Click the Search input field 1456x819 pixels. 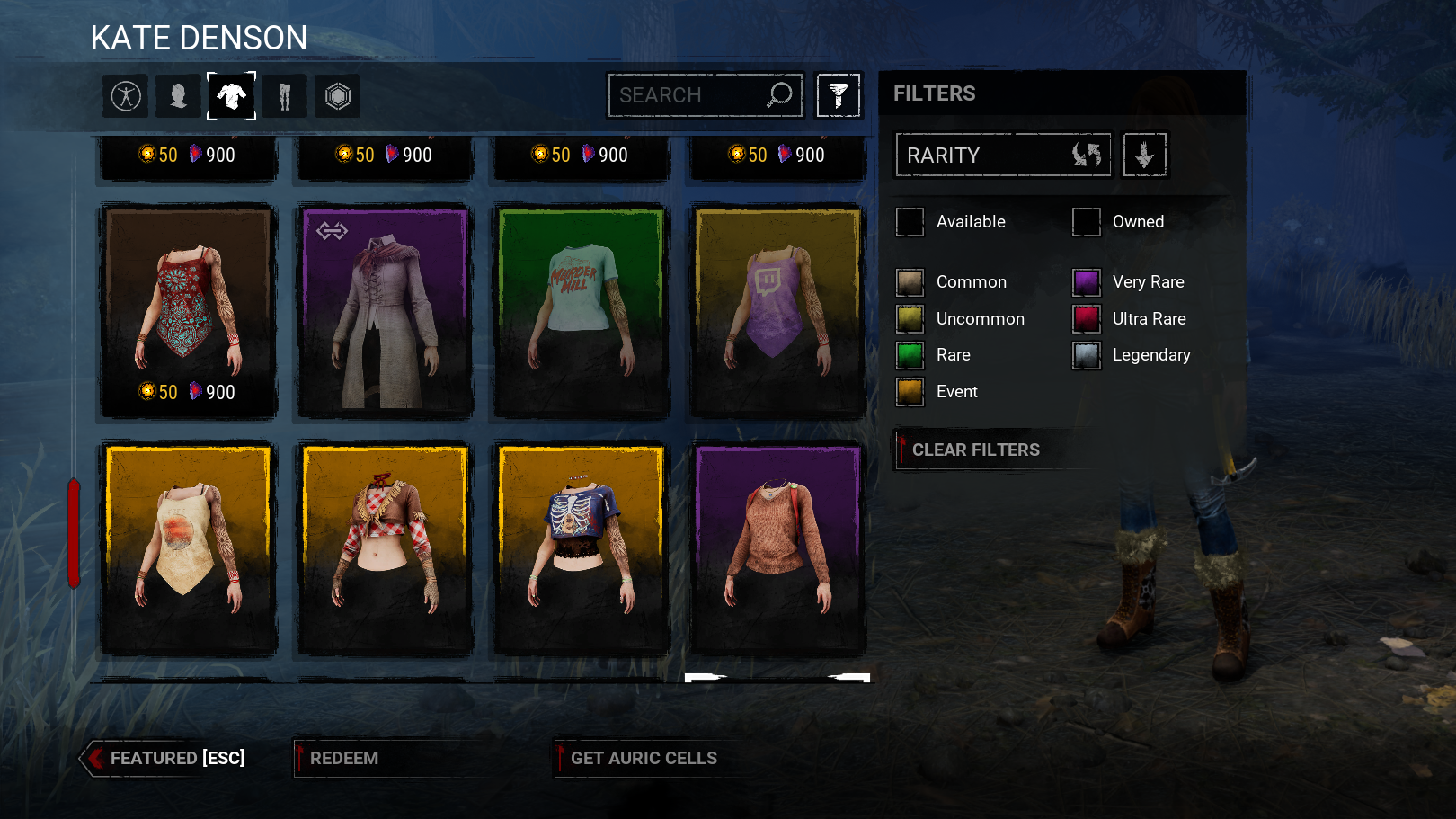688,95
